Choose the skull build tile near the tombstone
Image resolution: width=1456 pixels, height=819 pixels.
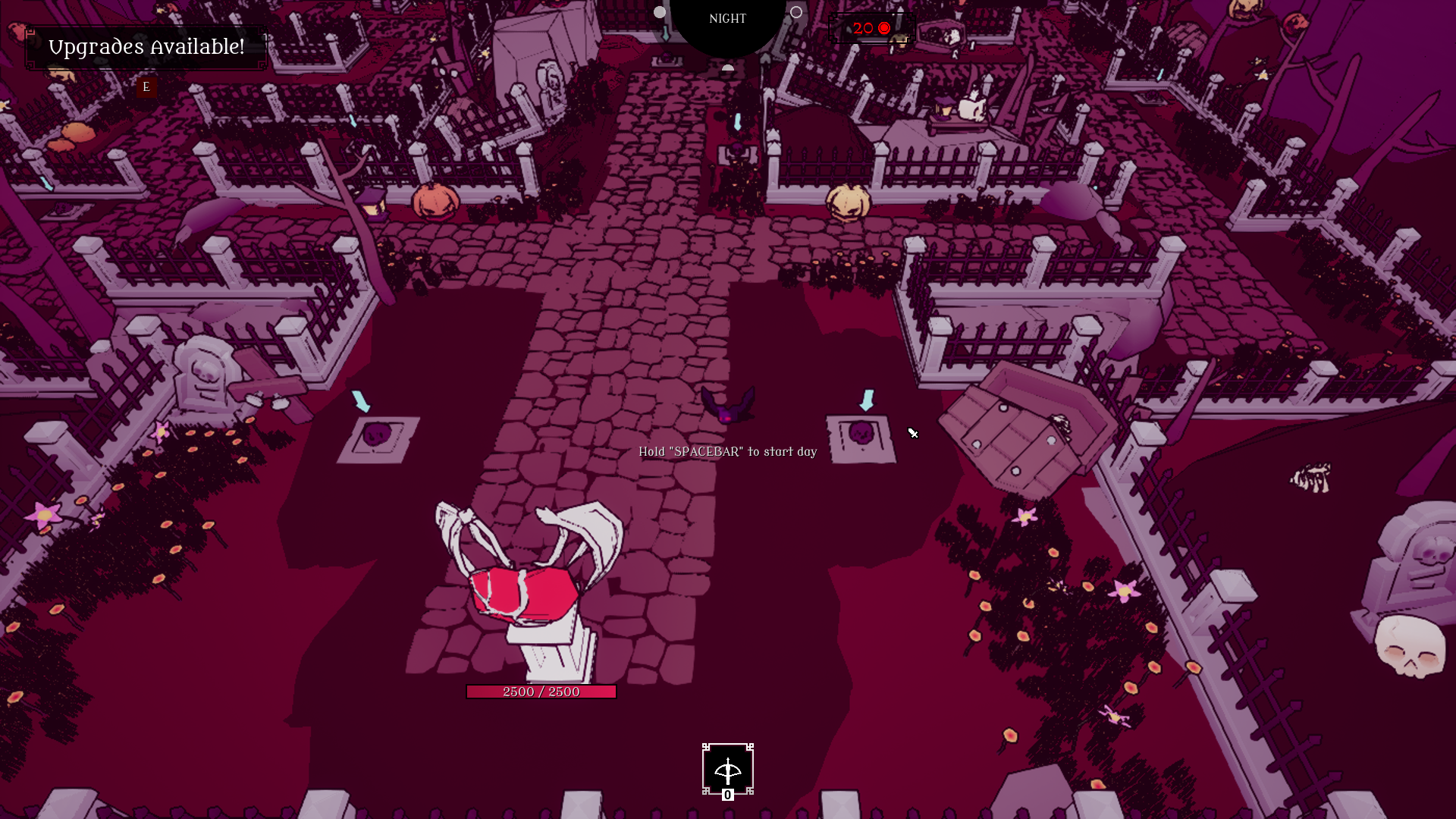[x=378, y=438]
